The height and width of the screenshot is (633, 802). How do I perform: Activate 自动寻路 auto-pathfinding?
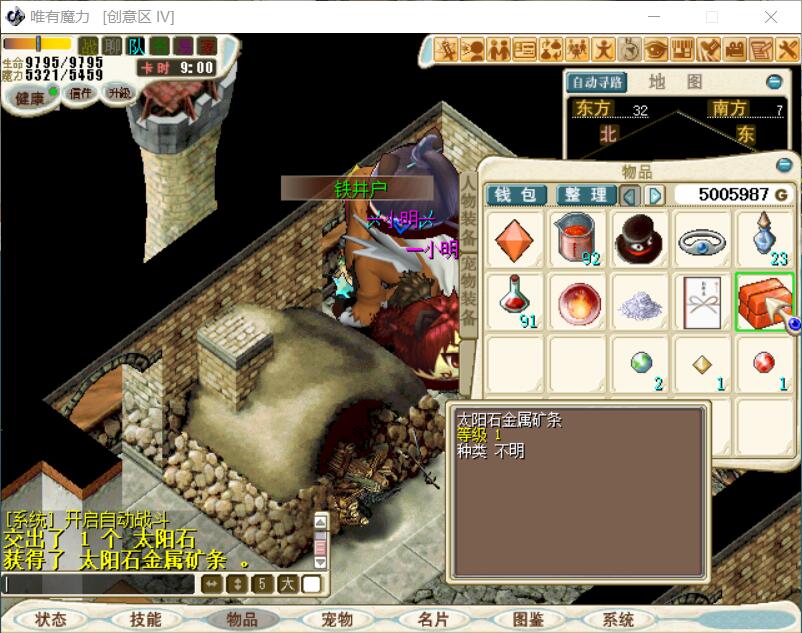596,82
